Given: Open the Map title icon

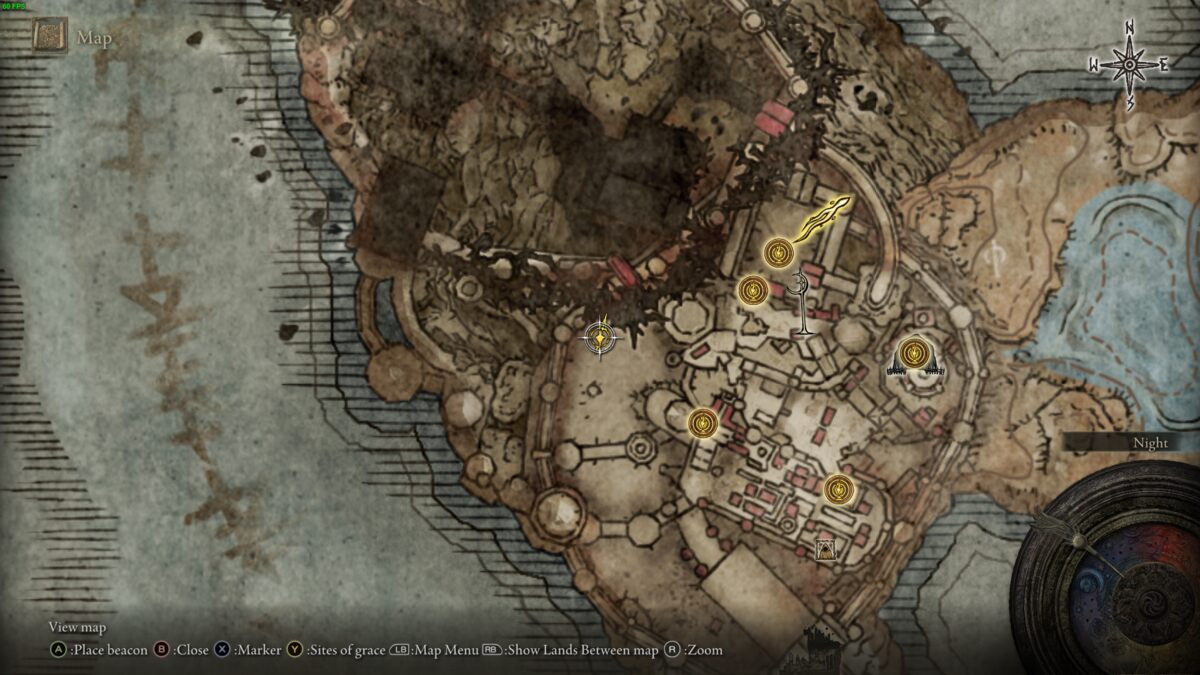Looking at the screenshot, I should point(48,38).
